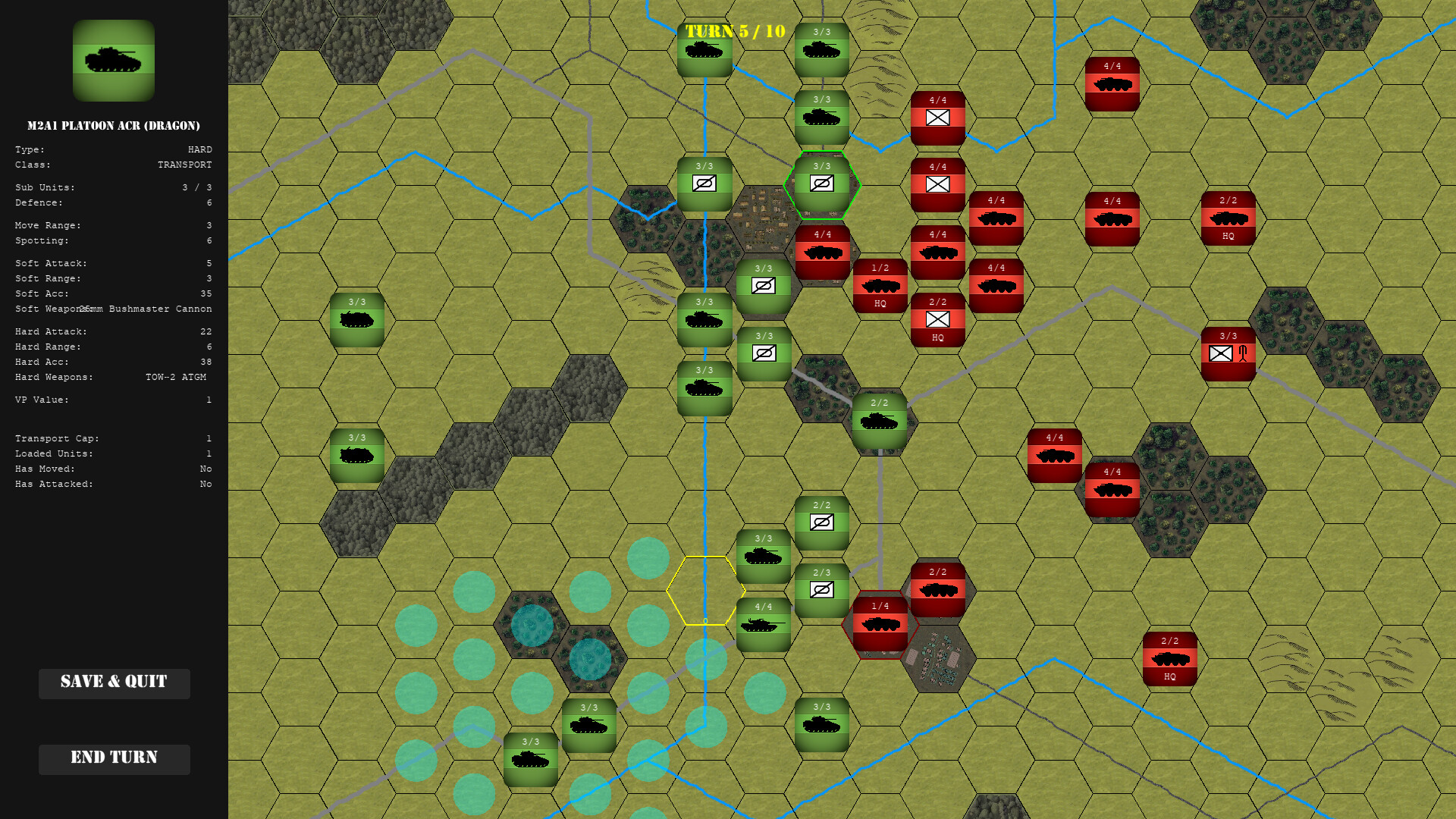Click the green 4/4 tank near the yellow hex

(x=764, y=626)
